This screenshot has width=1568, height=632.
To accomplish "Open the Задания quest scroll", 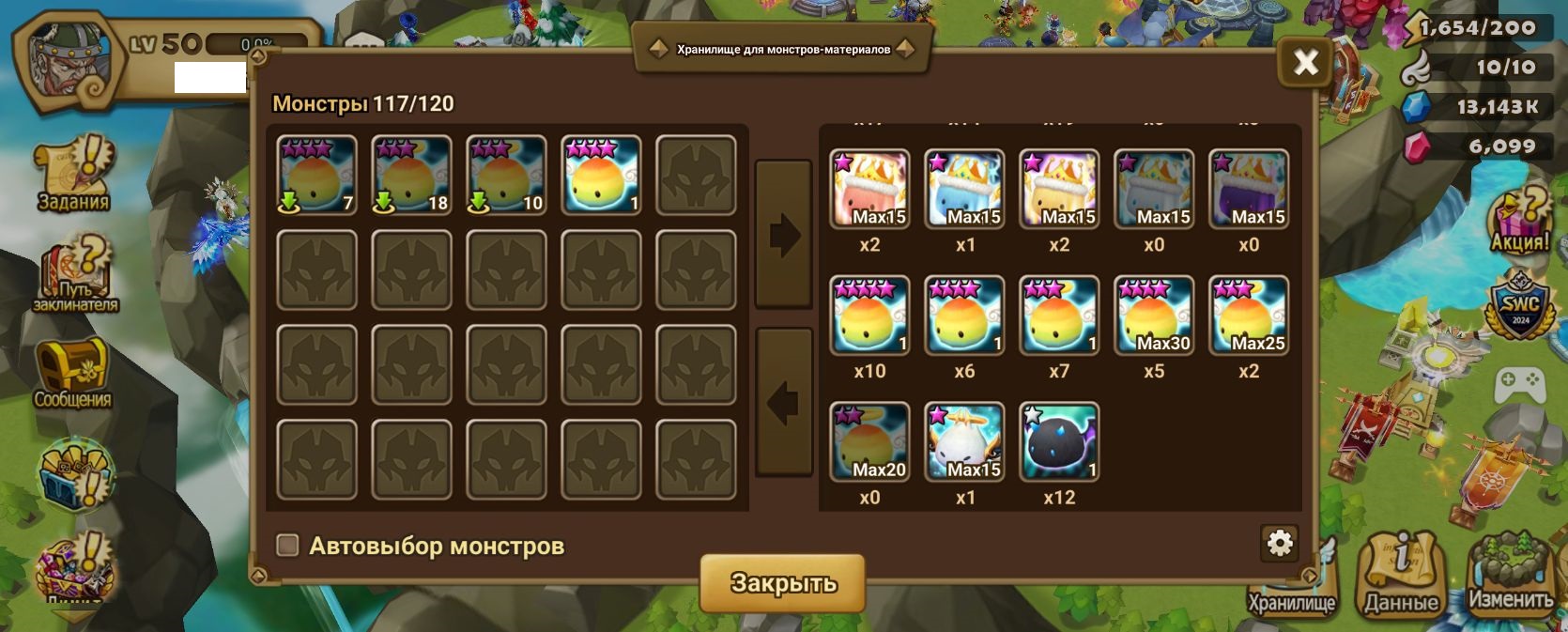I will [x=74, y=175].
